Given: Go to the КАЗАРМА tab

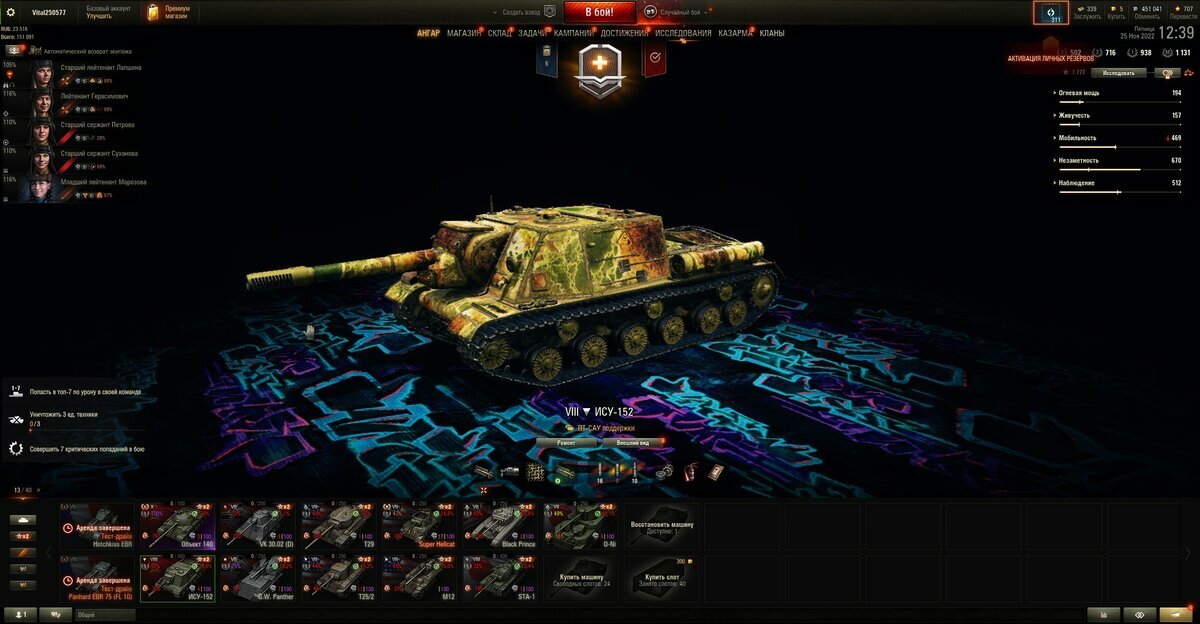Looking at the screenshot, I should [735, 33].
